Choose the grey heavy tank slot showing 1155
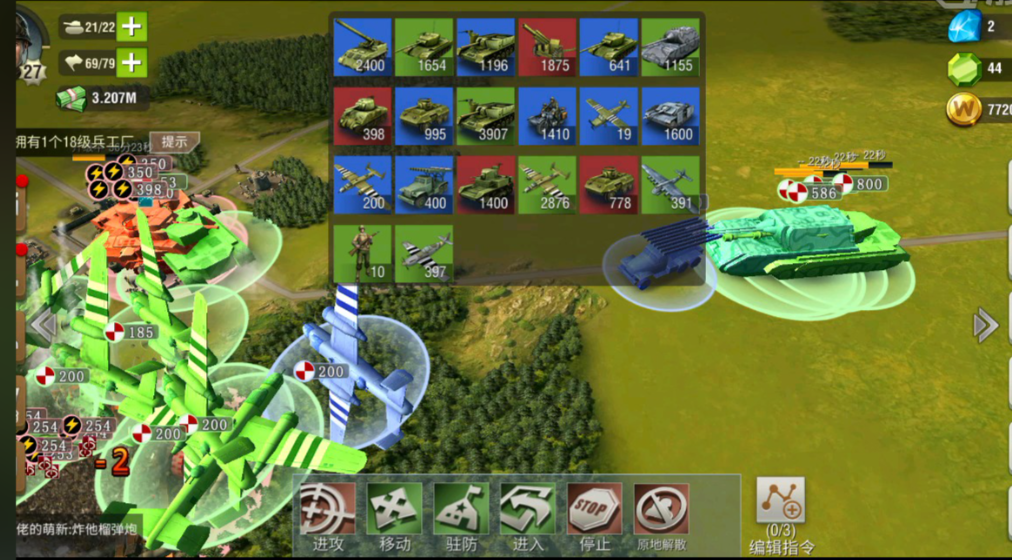 [x=670, y=47]
